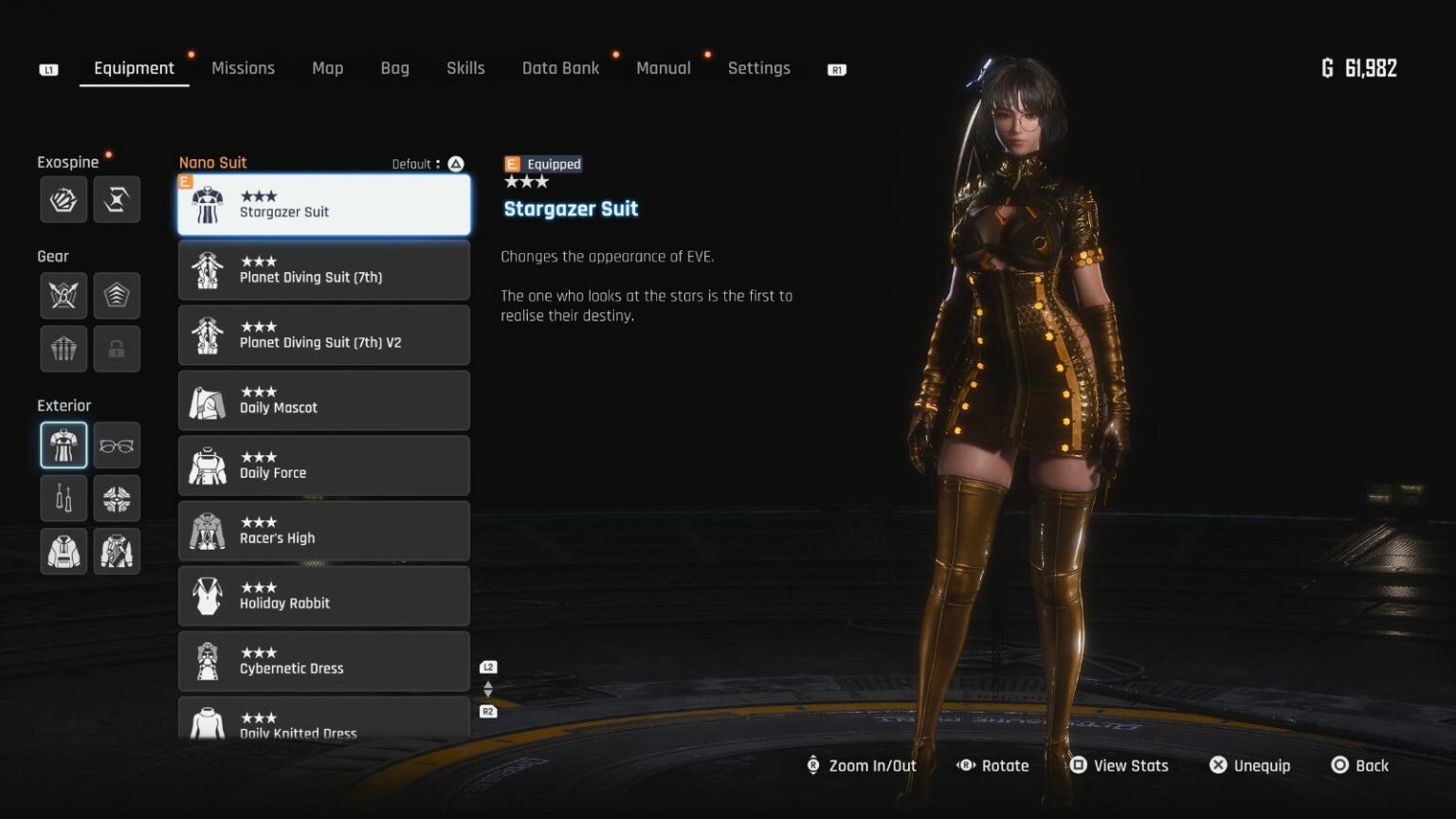The width and height of the screenshot is (1456, 819).
Task: Go to the Bag tab
Action: click(394, 68)
